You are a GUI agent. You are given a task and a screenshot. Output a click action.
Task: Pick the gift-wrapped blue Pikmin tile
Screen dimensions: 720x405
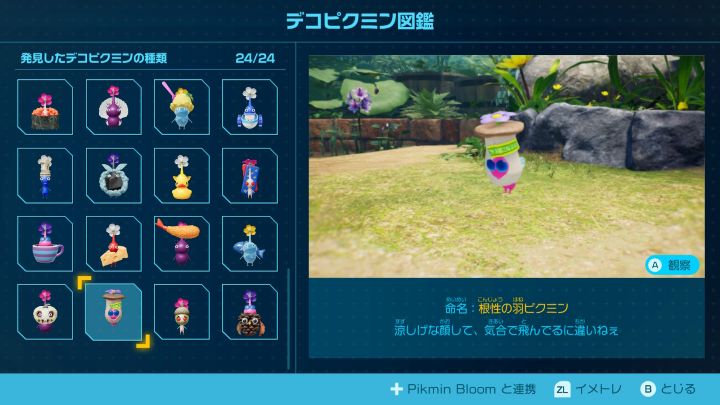(249, 176)
